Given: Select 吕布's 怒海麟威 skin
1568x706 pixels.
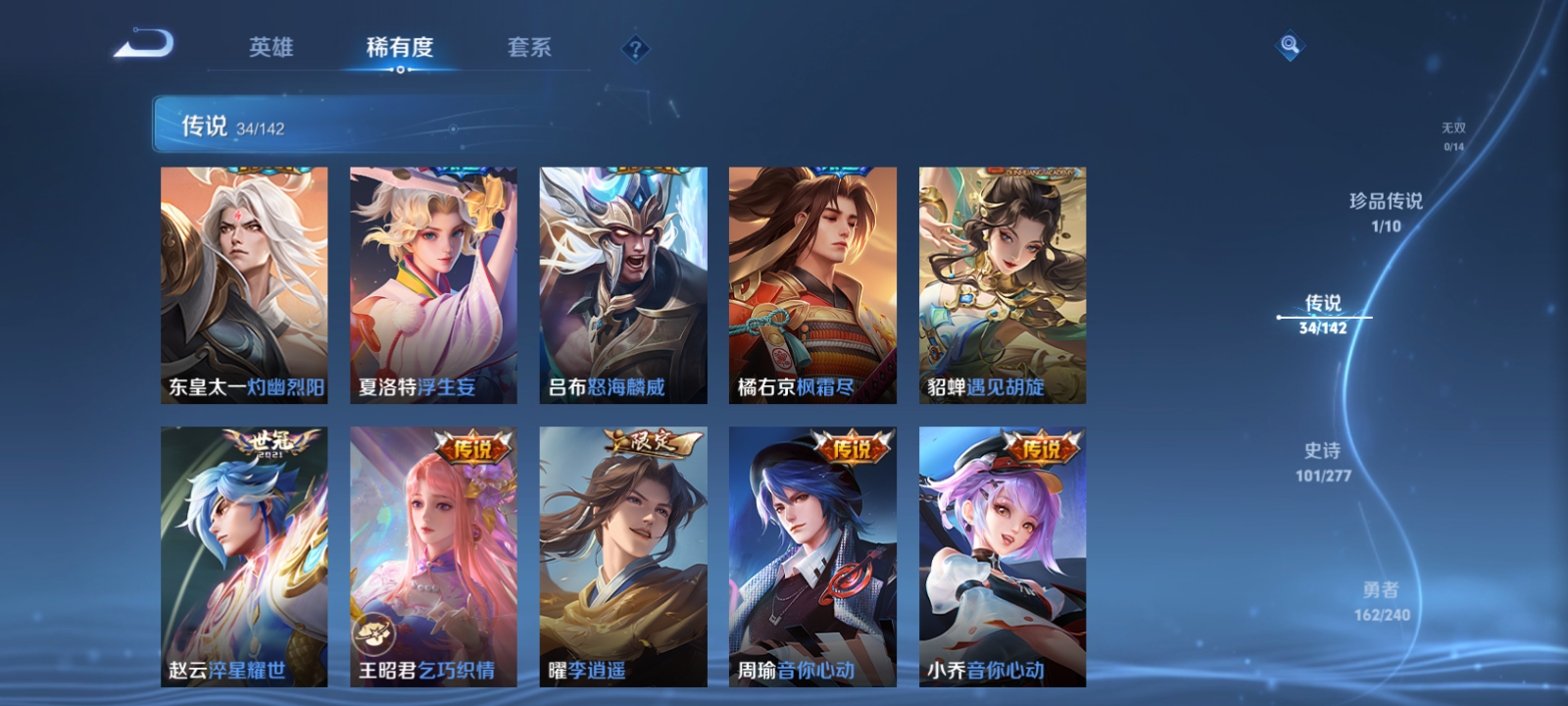Looking at the screenshot, I should 622,284.
